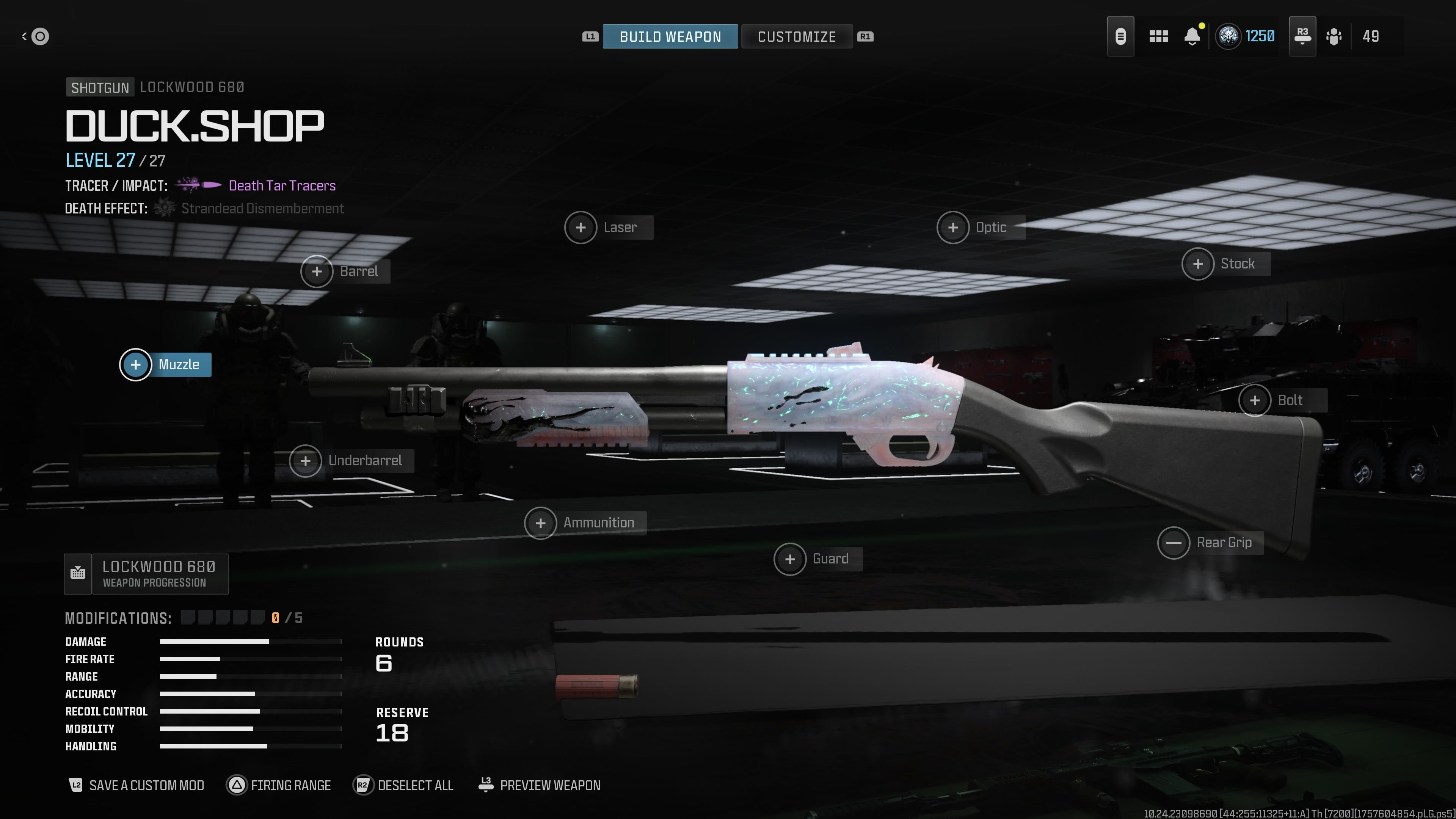The width and height of the screenshot is (1456, 819).
Task: Open Lockwood 680 Weapon Progression
Action: [146, 574]
